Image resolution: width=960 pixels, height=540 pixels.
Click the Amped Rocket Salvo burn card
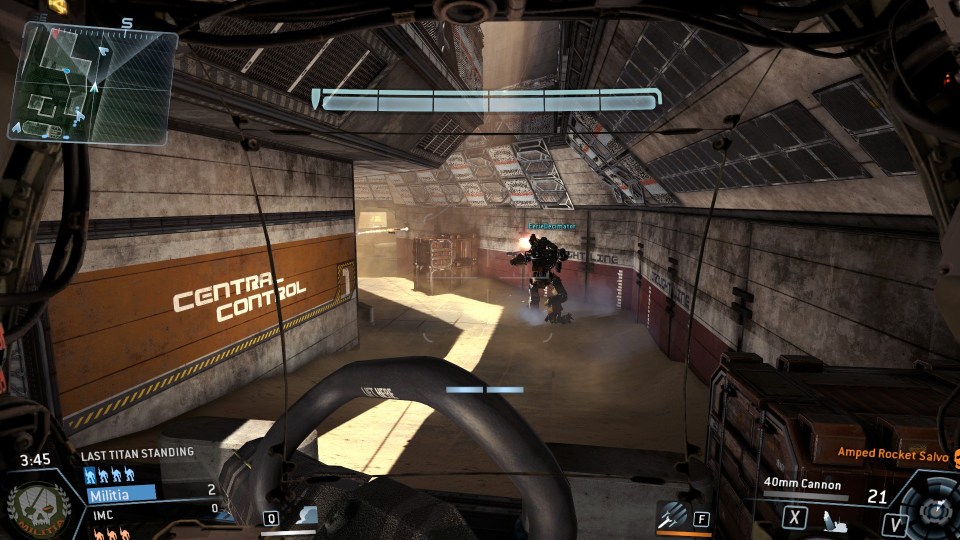892,454
